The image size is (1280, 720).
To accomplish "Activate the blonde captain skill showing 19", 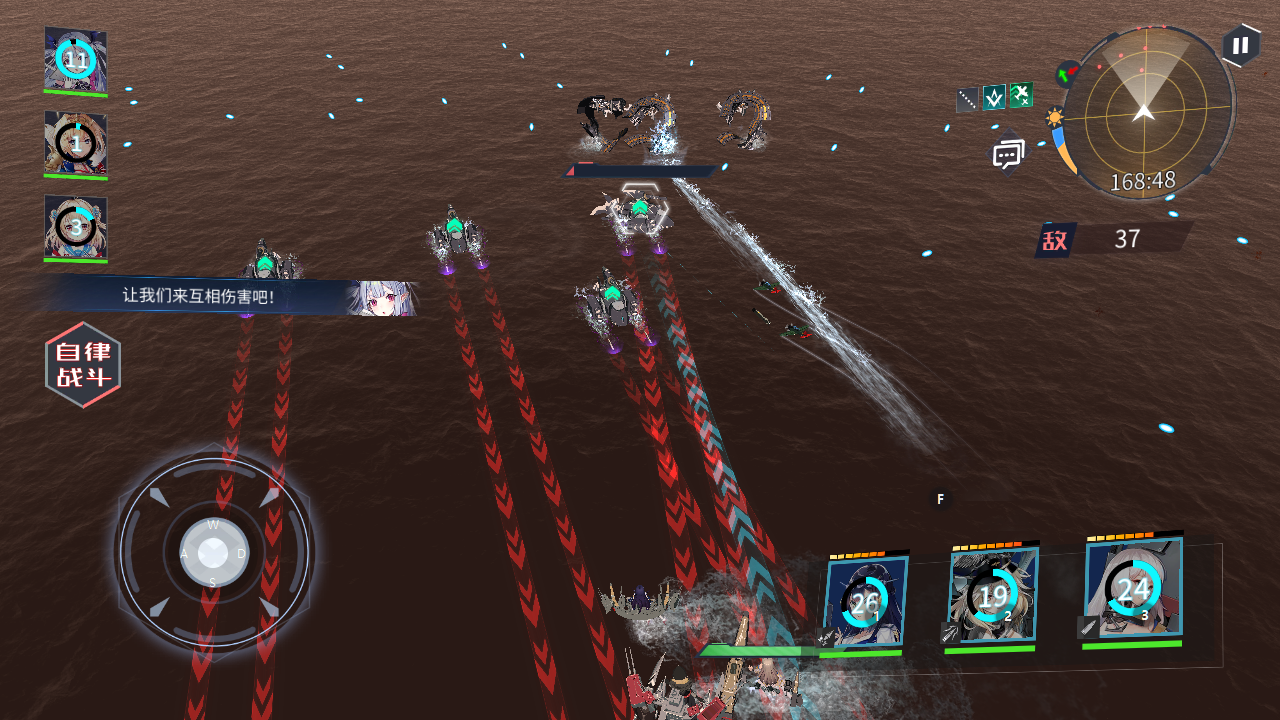I will (992, 597).
